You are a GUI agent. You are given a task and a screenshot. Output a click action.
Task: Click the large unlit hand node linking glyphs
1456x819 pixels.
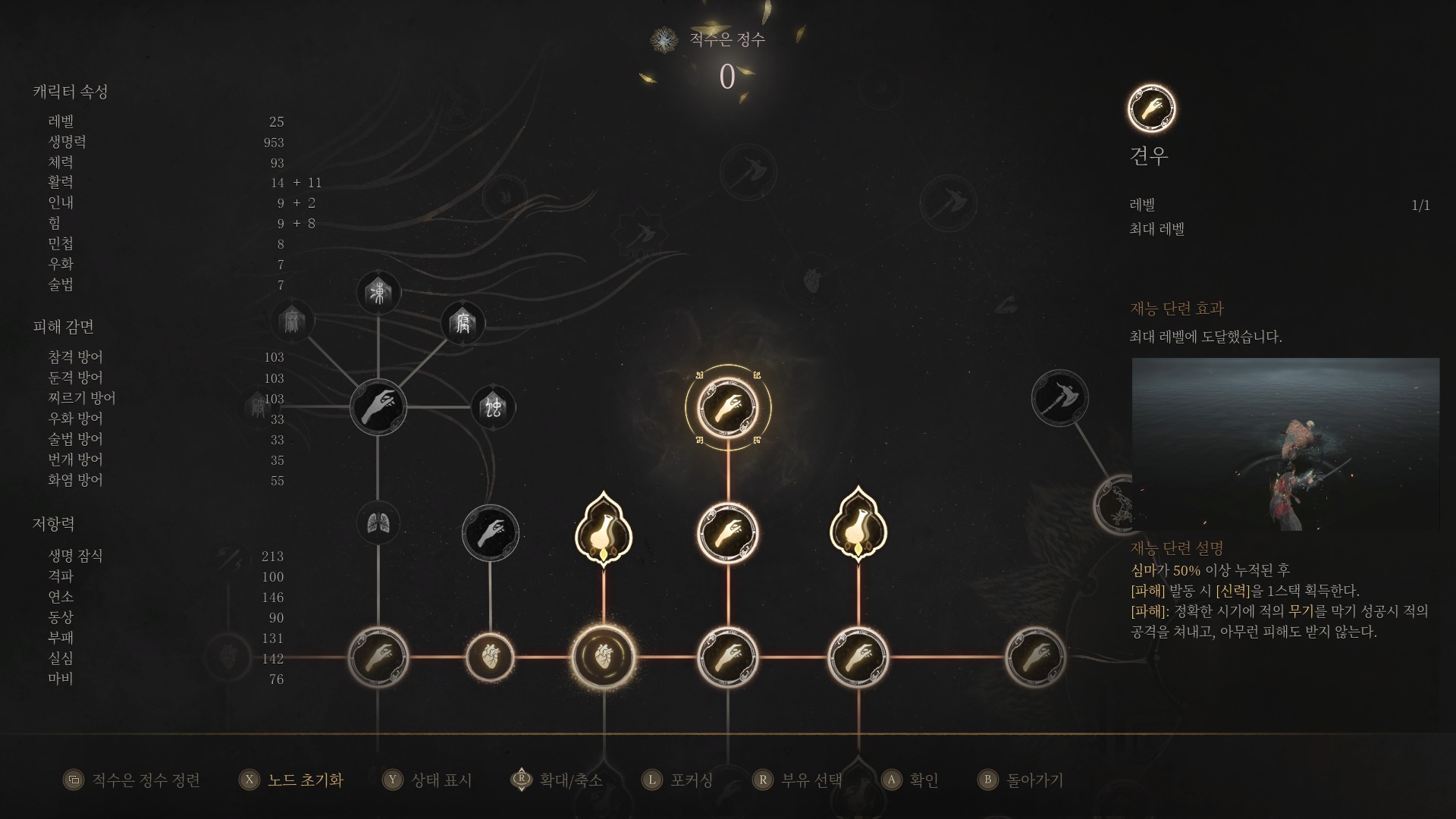378,407
